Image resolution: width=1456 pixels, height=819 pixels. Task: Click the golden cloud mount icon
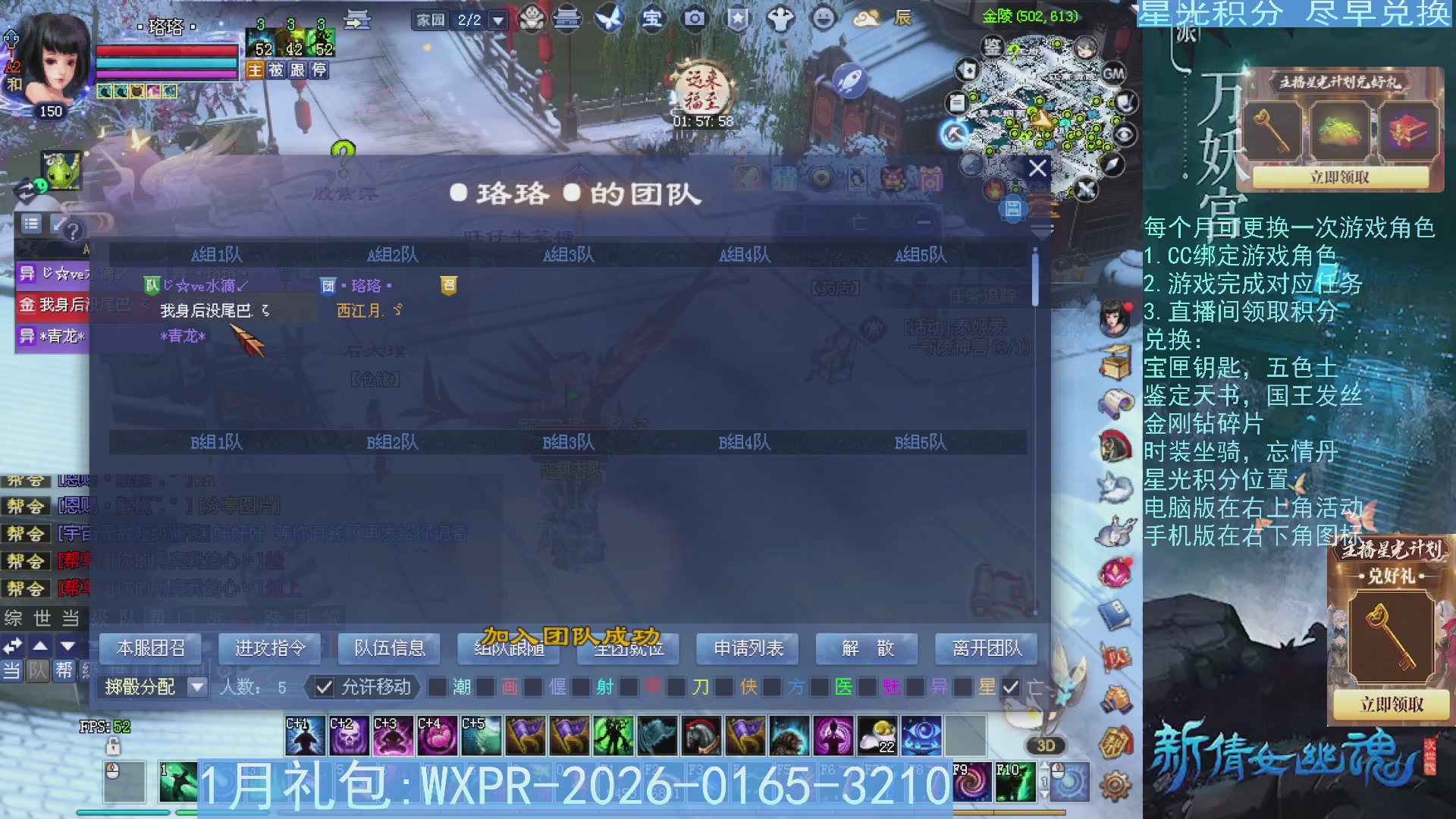[x=865, y=20]
